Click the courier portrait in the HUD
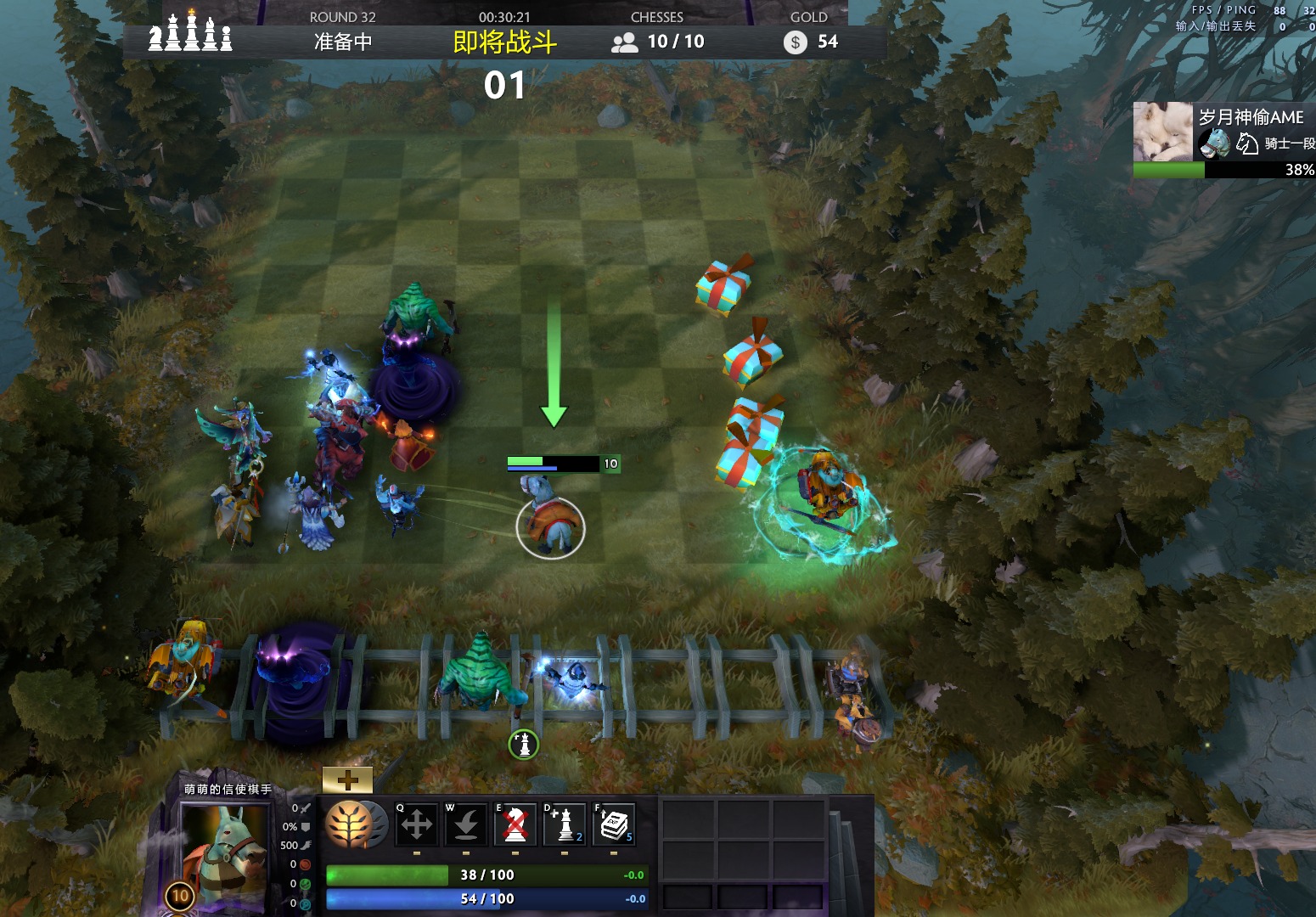The width and height of the screenshot is (1316, 917). 223,853
